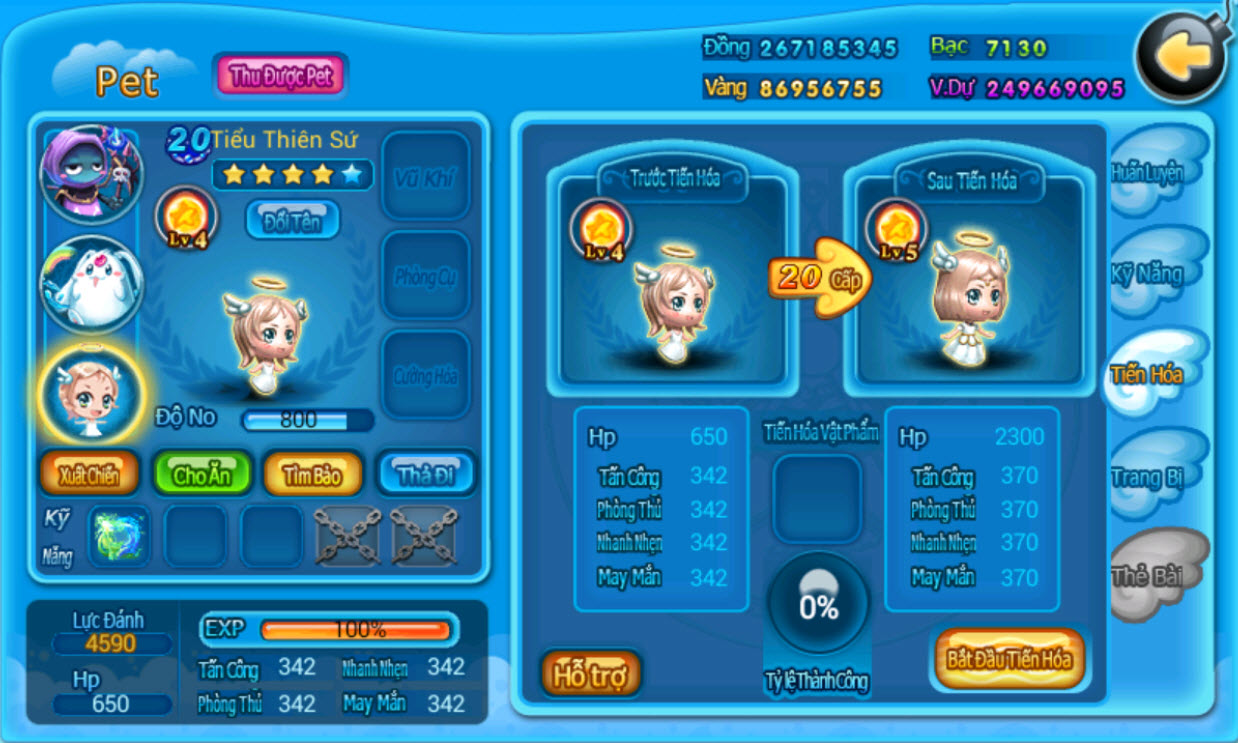Open the Phòng Cụ equipment slot
Image resolution: width=1238 pixels, height=743 pixels.
[426, 276]
